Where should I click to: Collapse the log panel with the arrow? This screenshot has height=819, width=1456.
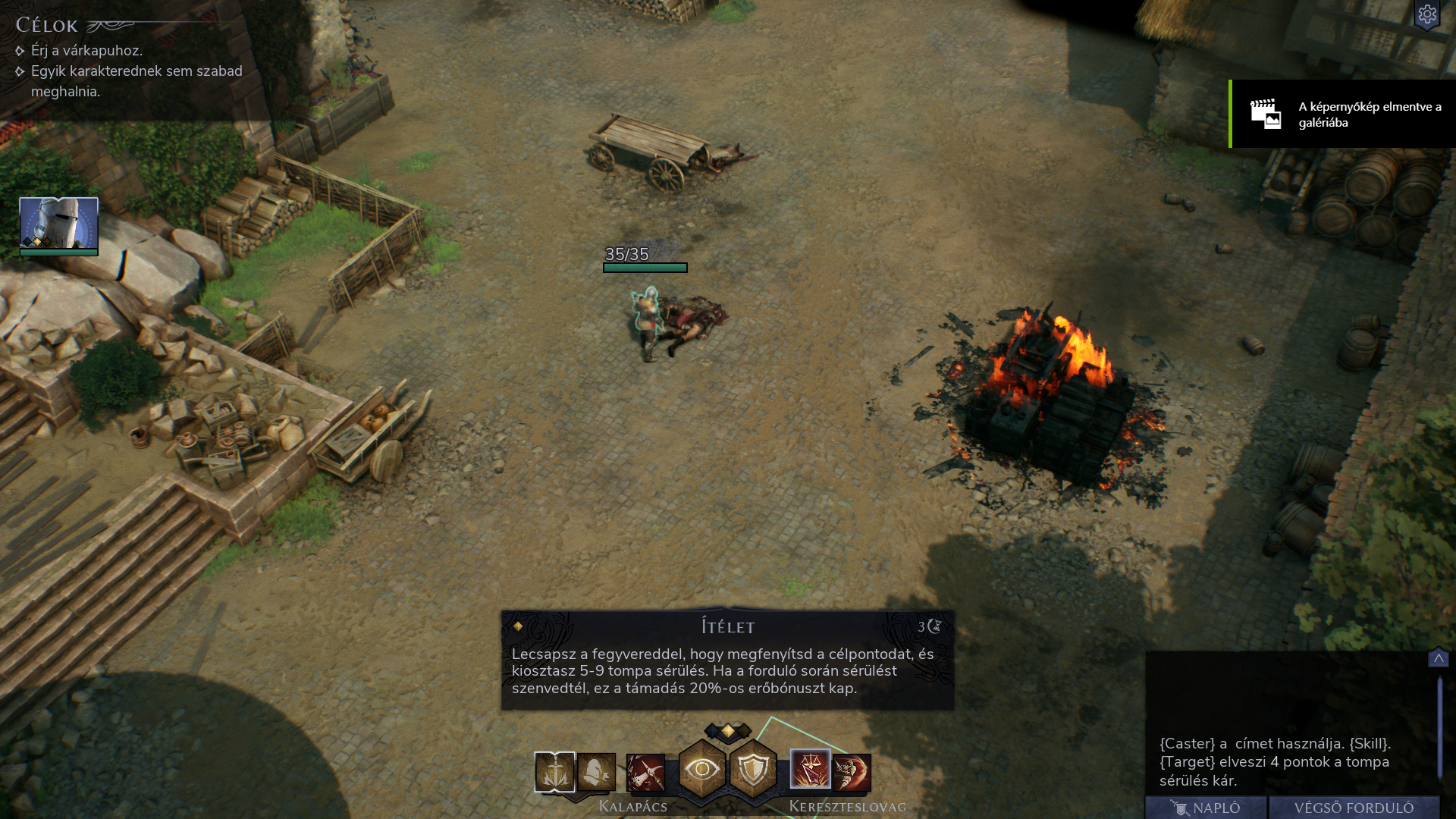1438,658
